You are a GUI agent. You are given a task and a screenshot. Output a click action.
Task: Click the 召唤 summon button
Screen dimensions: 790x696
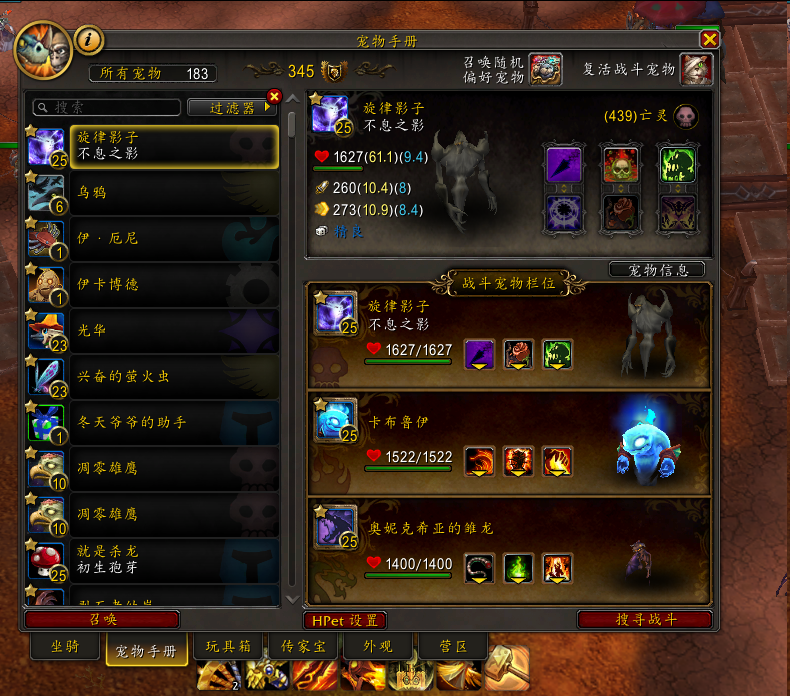click(x=103, y=620)
